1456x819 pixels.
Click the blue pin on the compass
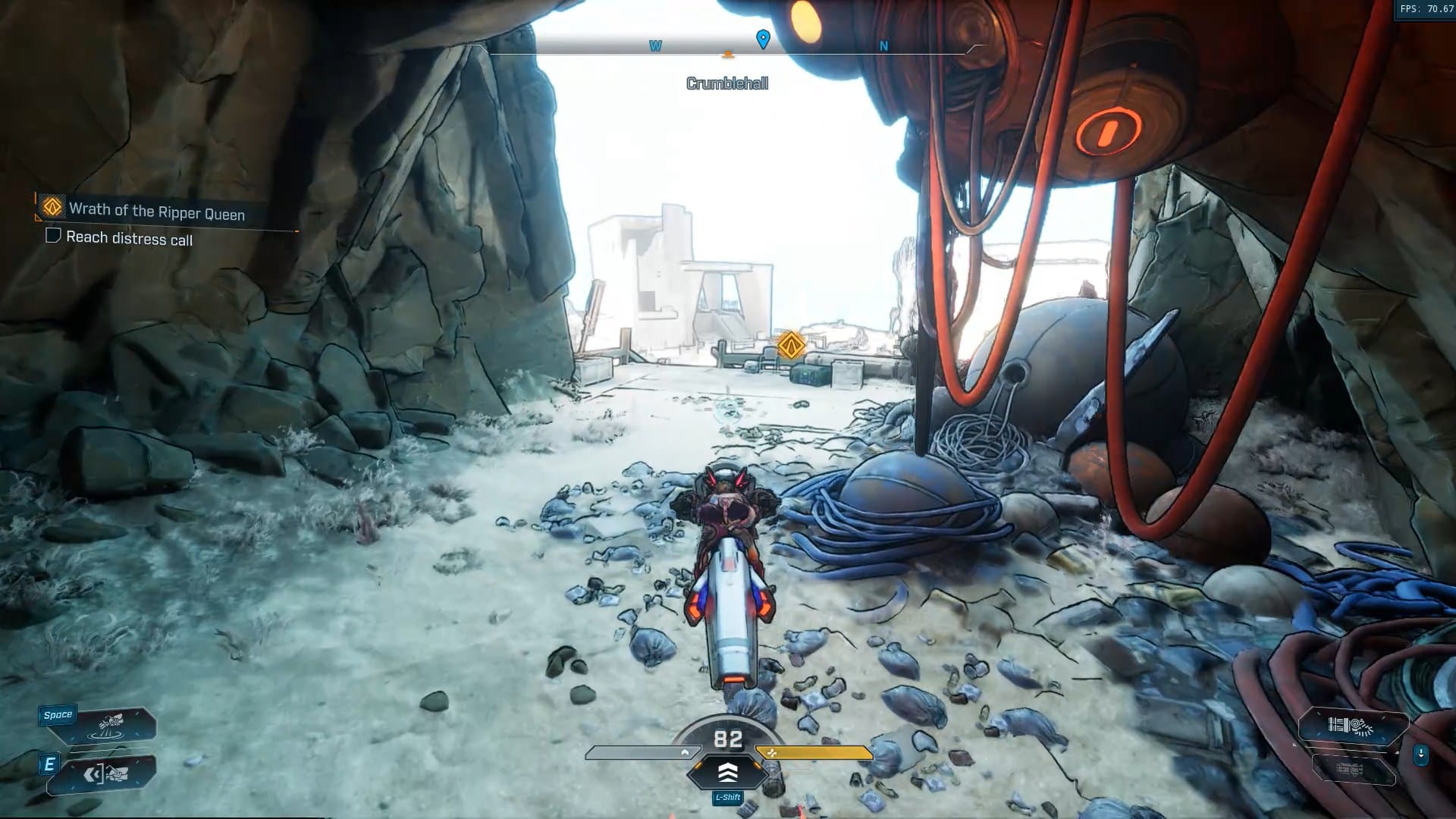763,39
